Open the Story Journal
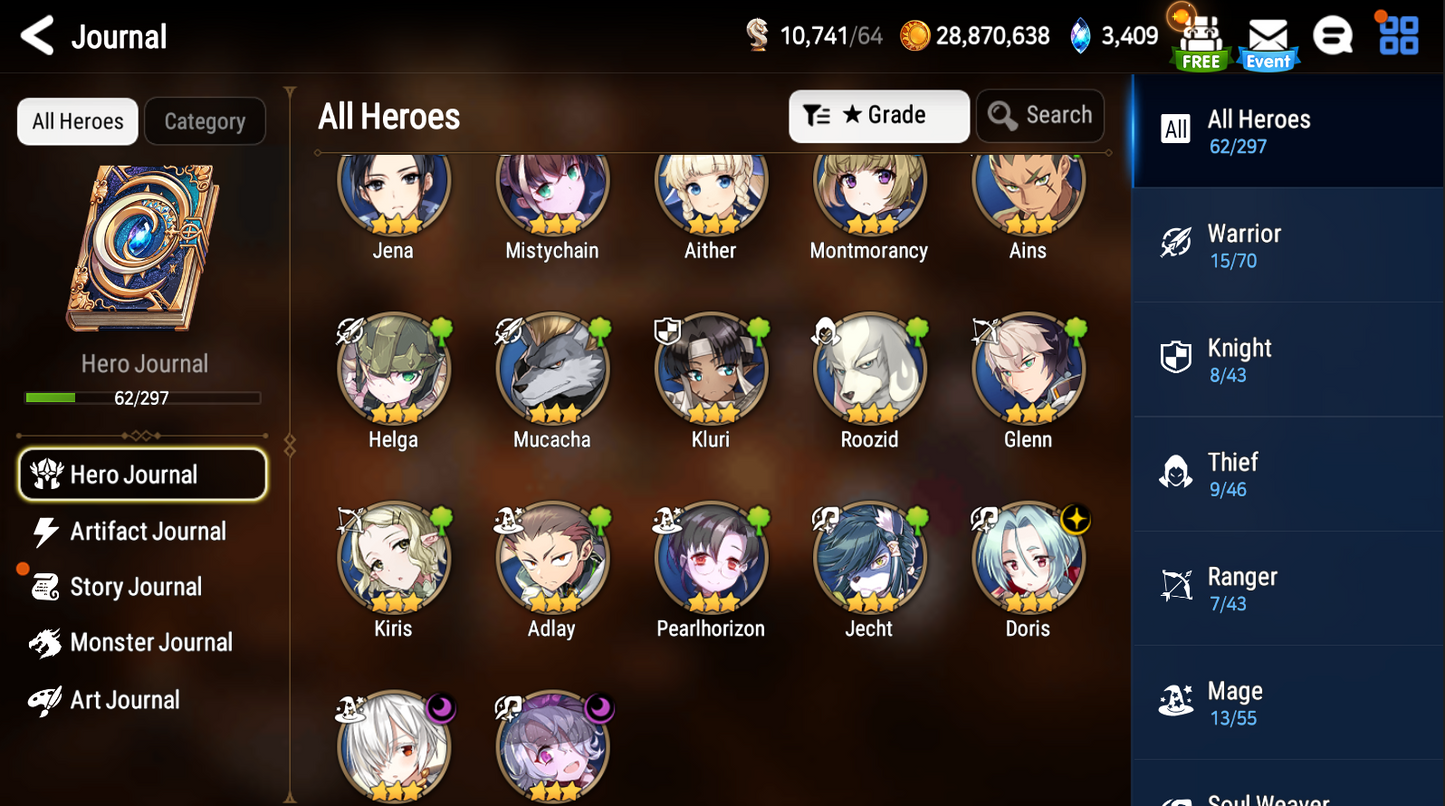This screenshot has height=806, width=1445. click(135, 587)
